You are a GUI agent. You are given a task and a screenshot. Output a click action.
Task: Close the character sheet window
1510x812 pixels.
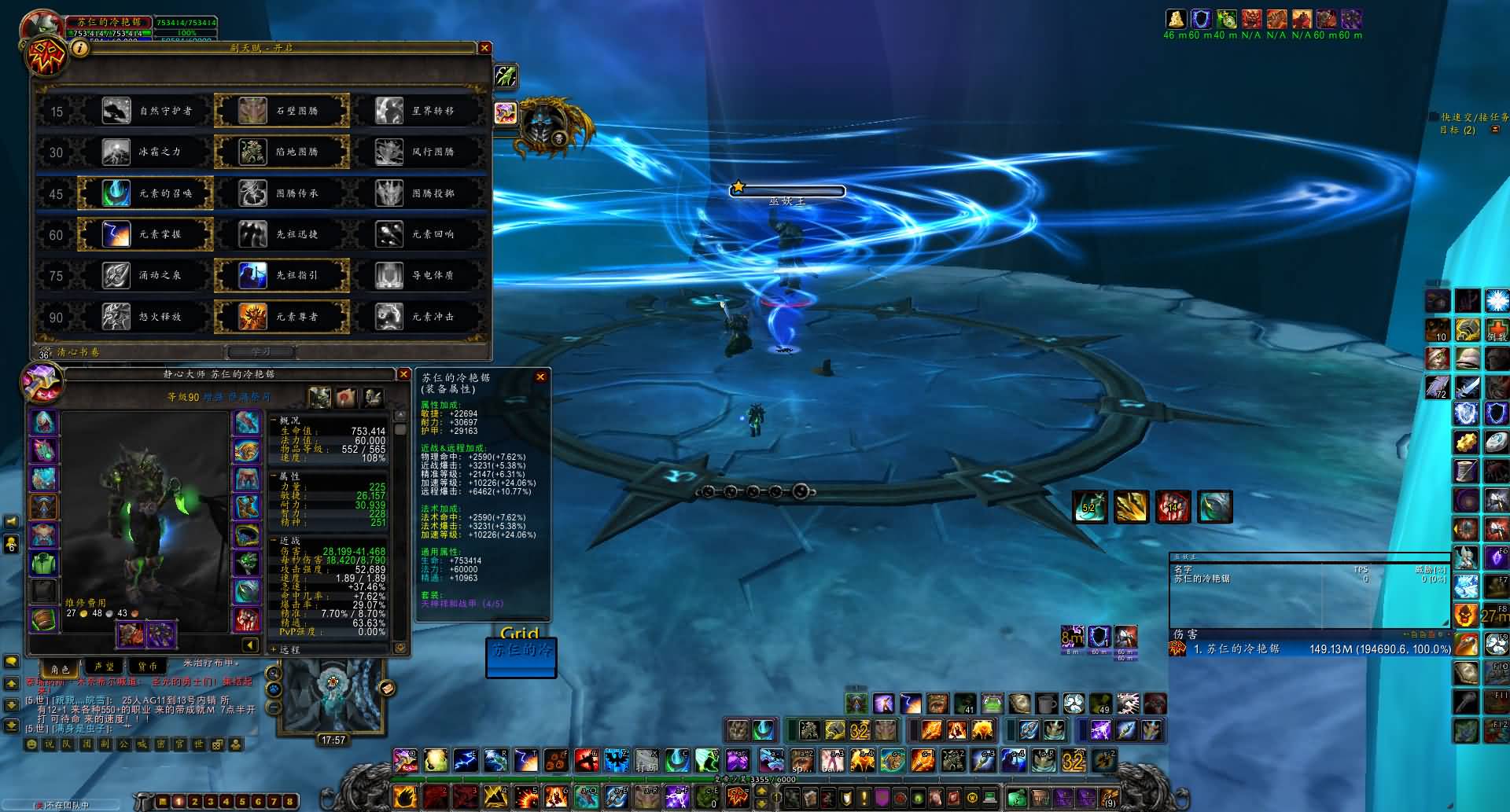(403, 375)
